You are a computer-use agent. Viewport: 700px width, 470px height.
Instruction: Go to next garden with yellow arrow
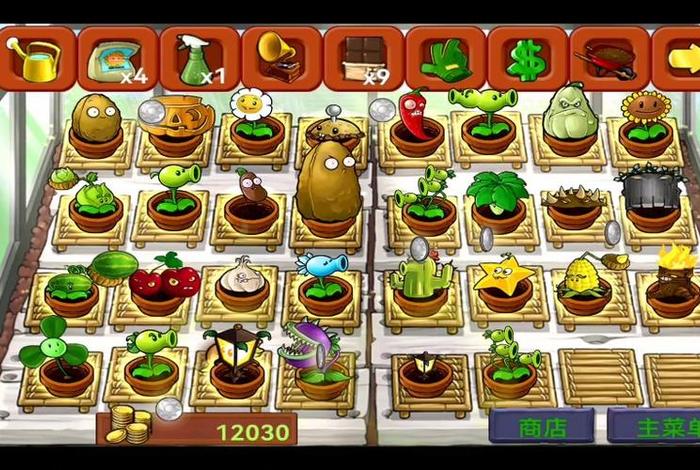tap(678, 58)
